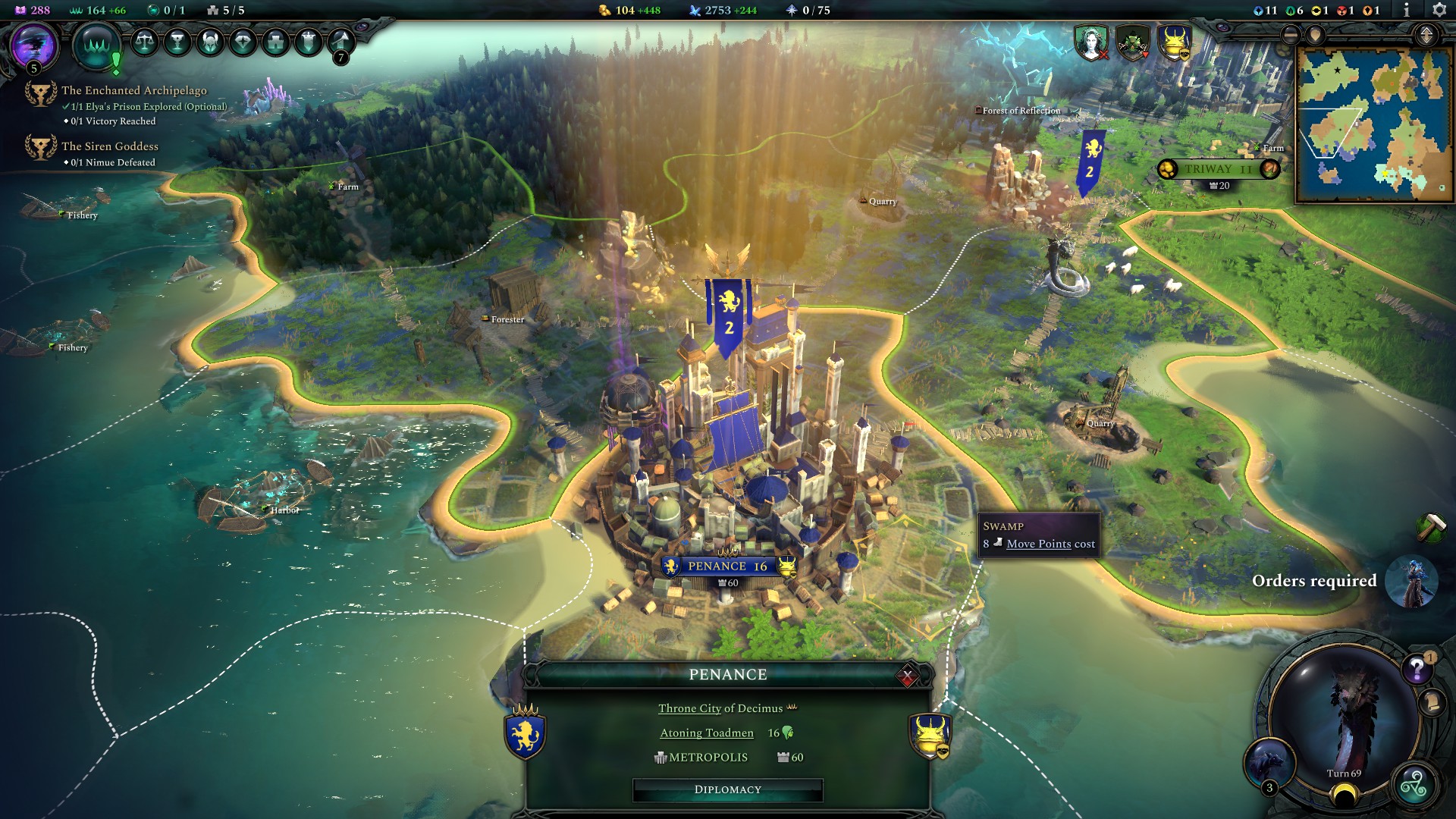Viewport: 1456px width, 819px height.
Task: Open the heroes panel via the helmet icon
Action: click(x=210, y=42)
